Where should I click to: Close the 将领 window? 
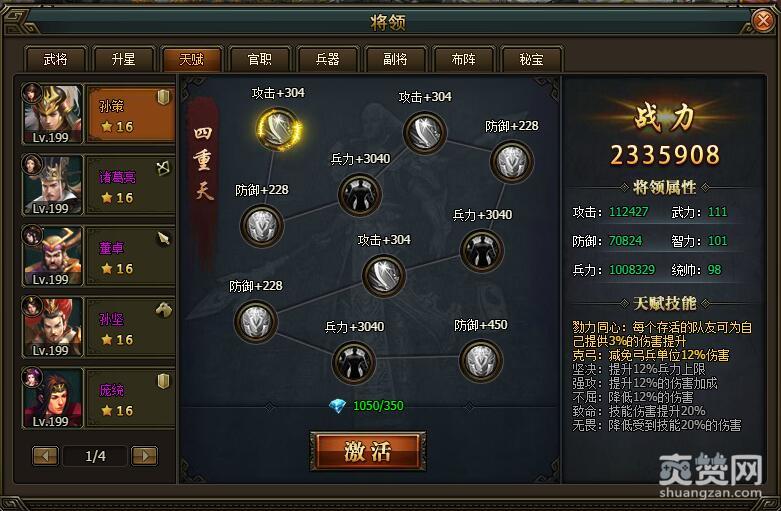762,20
